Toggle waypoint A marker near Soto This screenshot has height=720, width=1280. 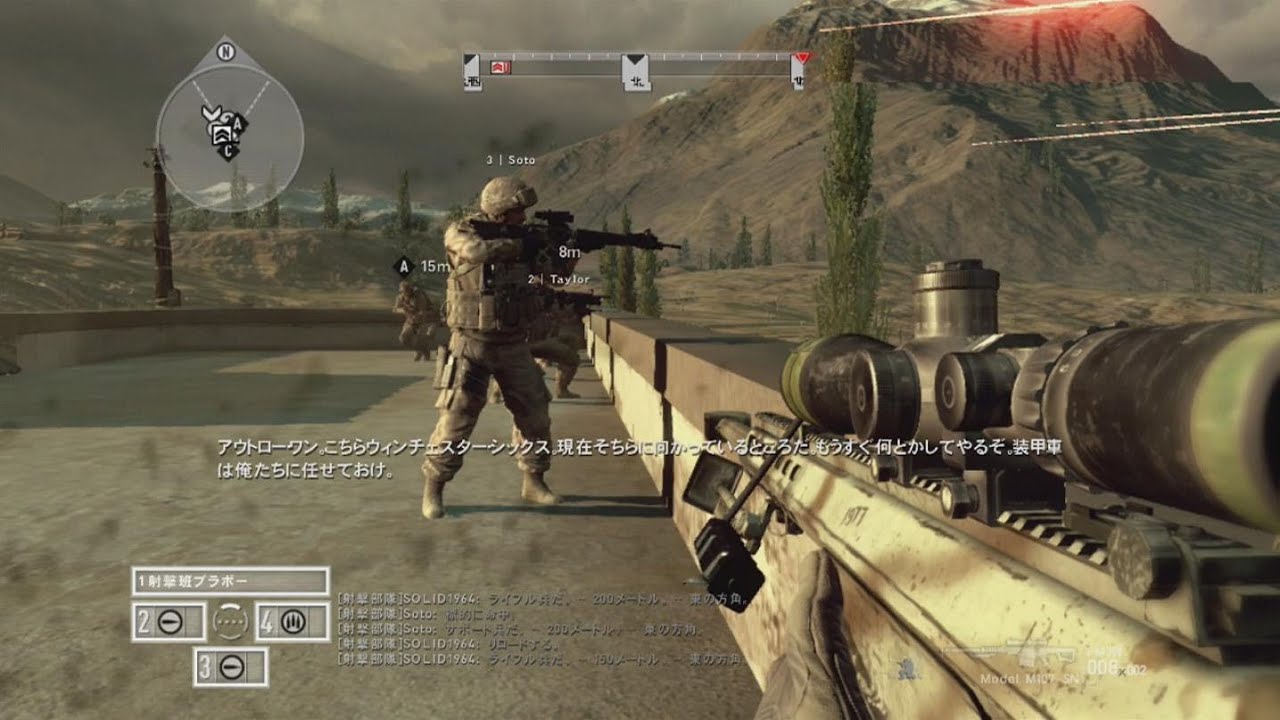(402, 267)
